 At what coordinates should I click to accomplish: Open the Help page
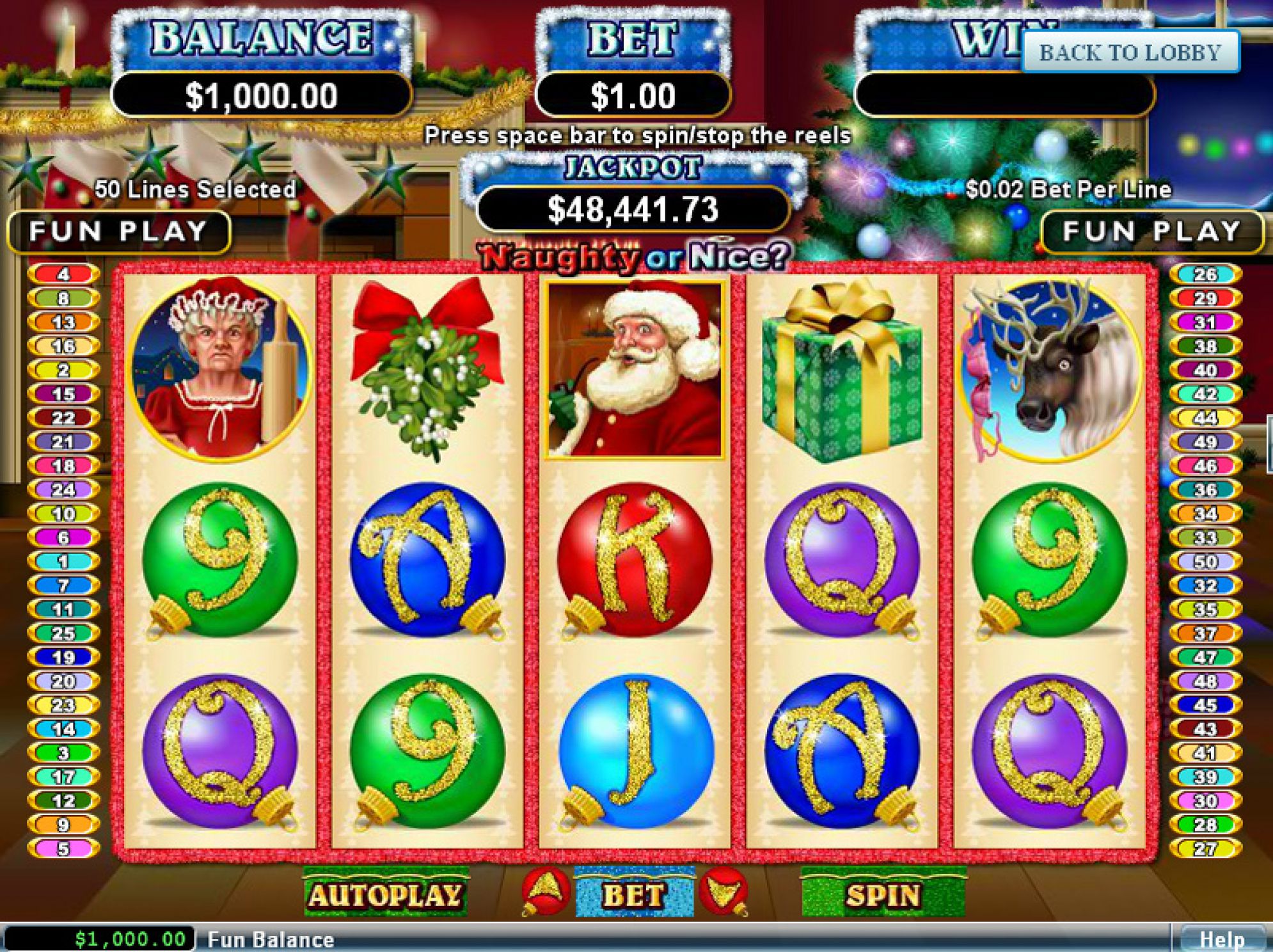1221,939
